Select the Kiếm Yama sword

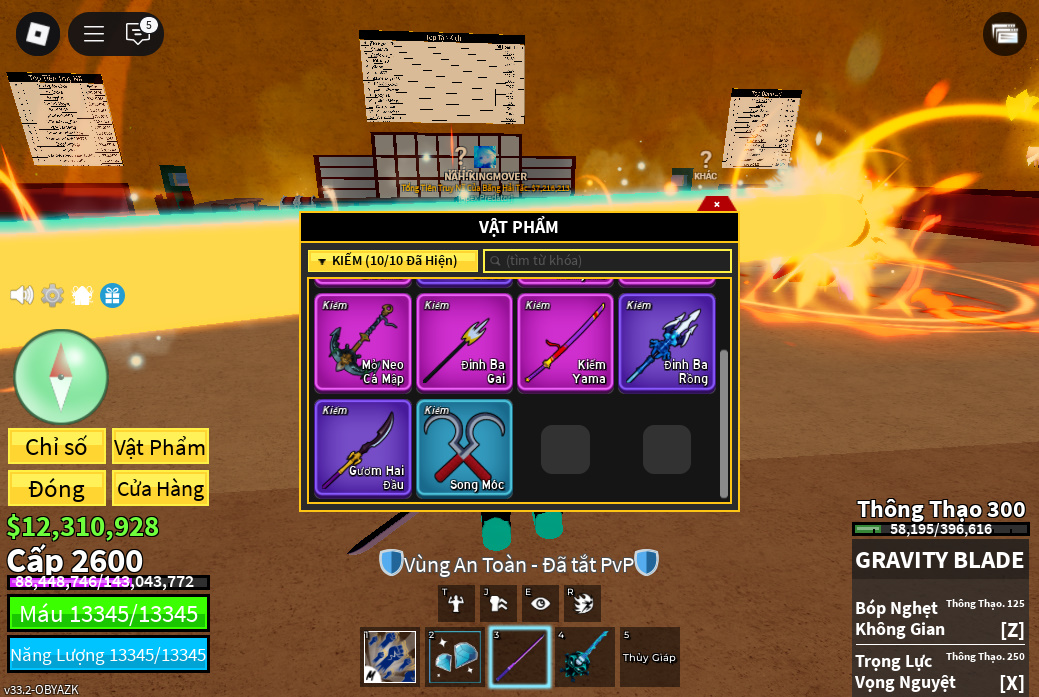coord(565,342)
